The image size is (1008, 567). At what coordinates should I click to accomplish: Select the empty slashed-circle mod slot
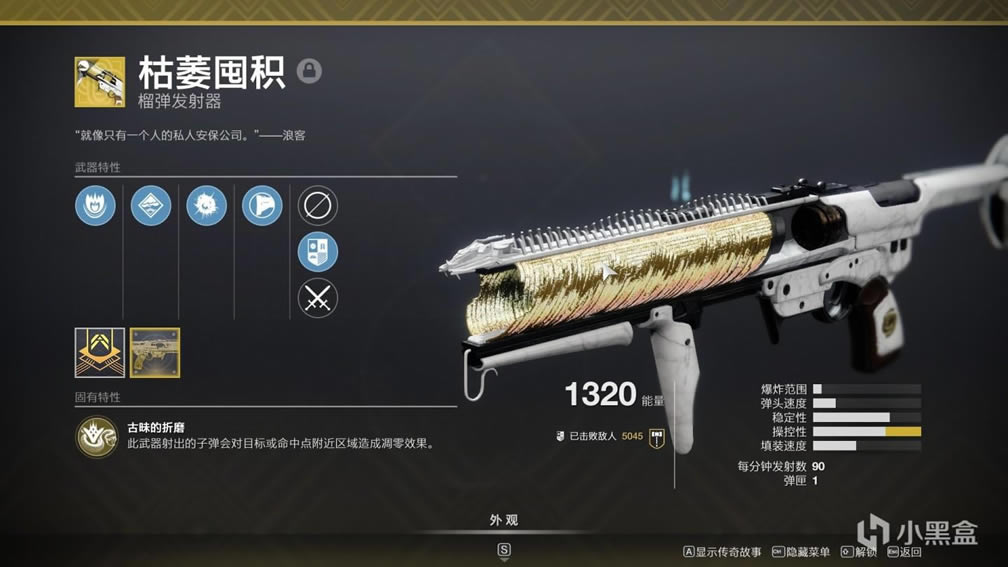coord(318,206)
